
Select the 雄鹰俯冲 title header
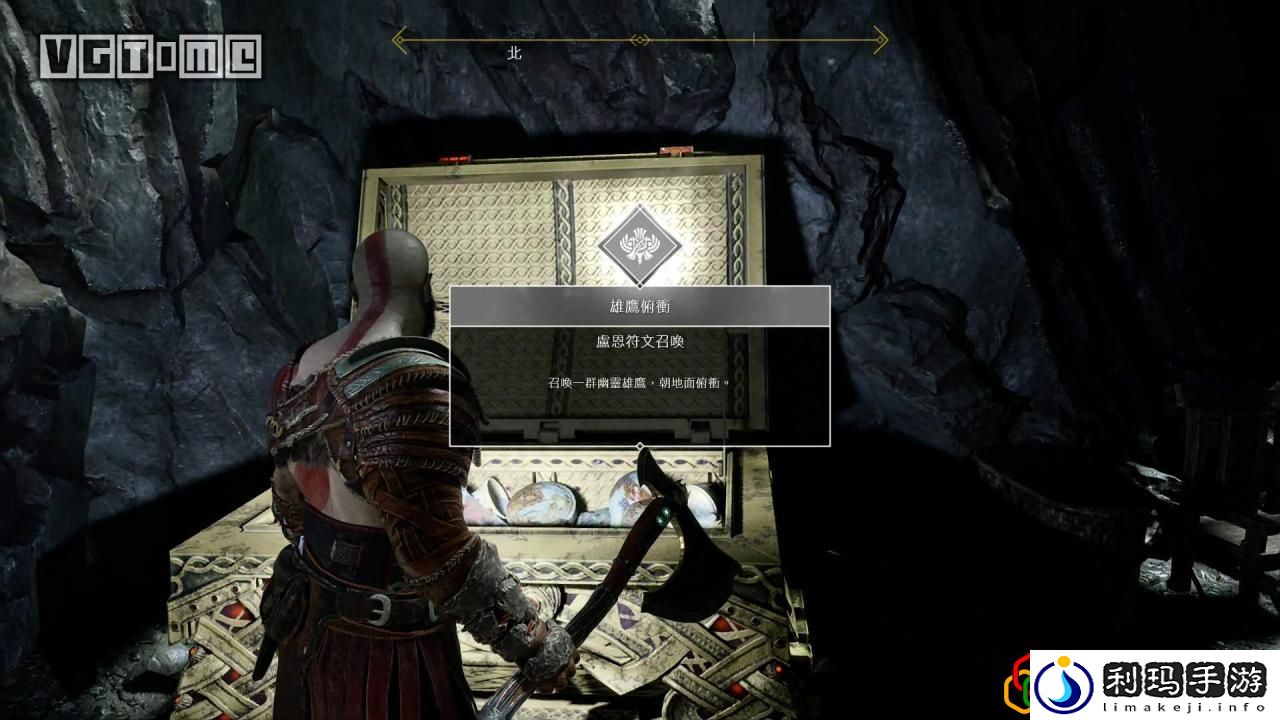(x=640, y=305)
